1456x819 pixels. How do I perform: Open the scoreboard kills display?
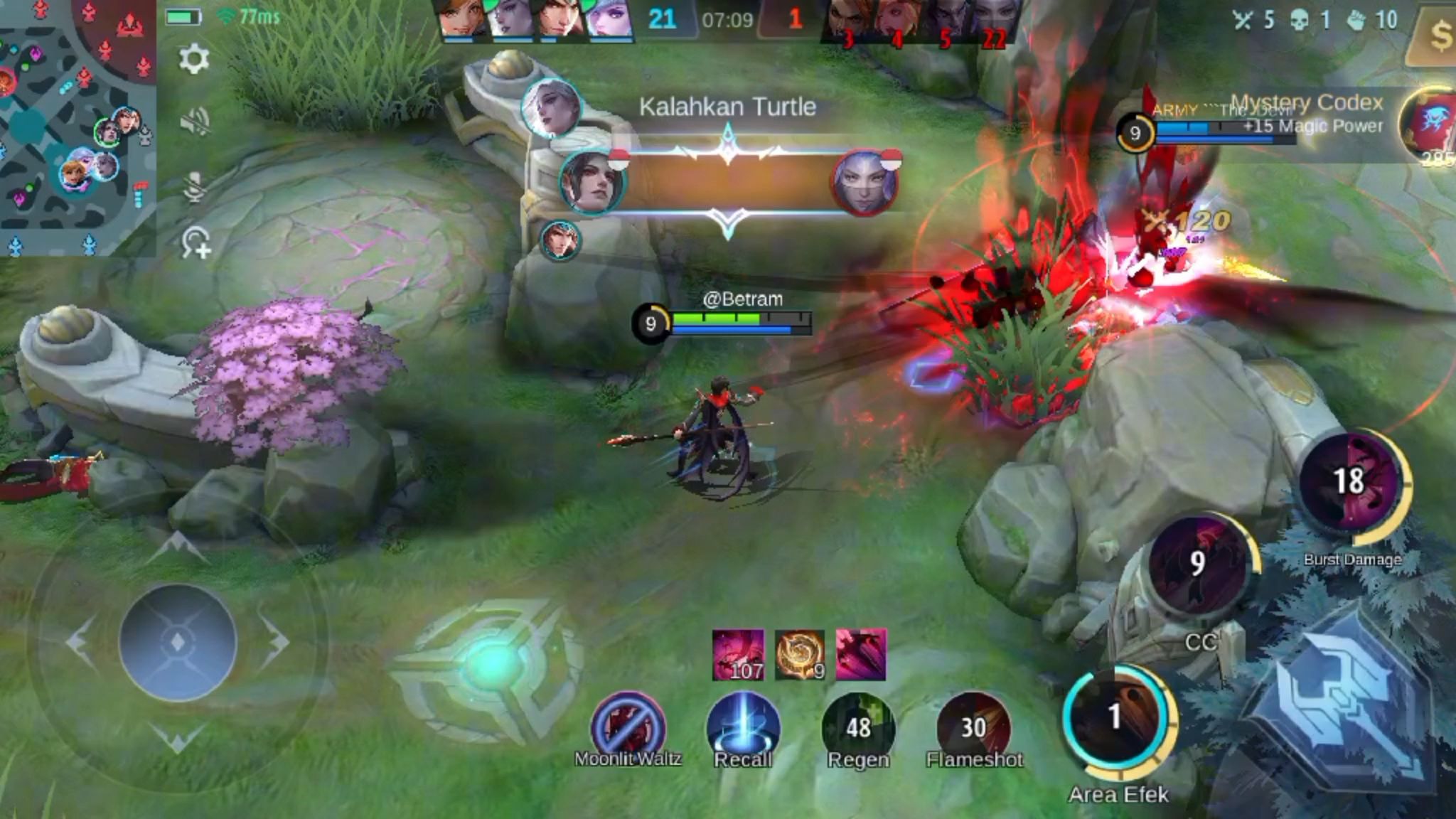coord(727,19)
